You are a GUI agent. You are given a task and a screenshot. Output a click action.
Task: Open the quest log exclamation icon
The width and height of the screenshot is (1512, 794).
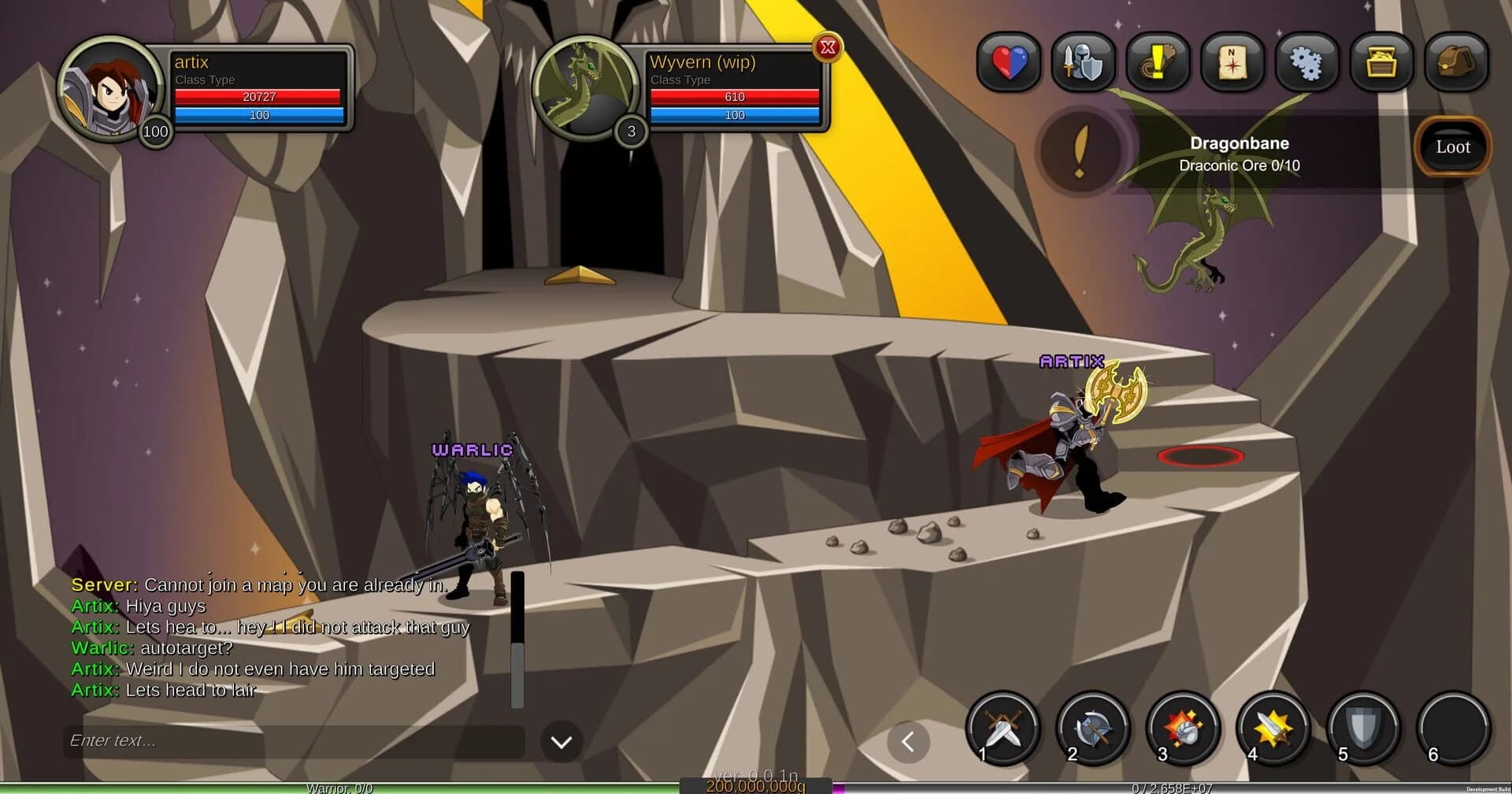(1158, 63)
